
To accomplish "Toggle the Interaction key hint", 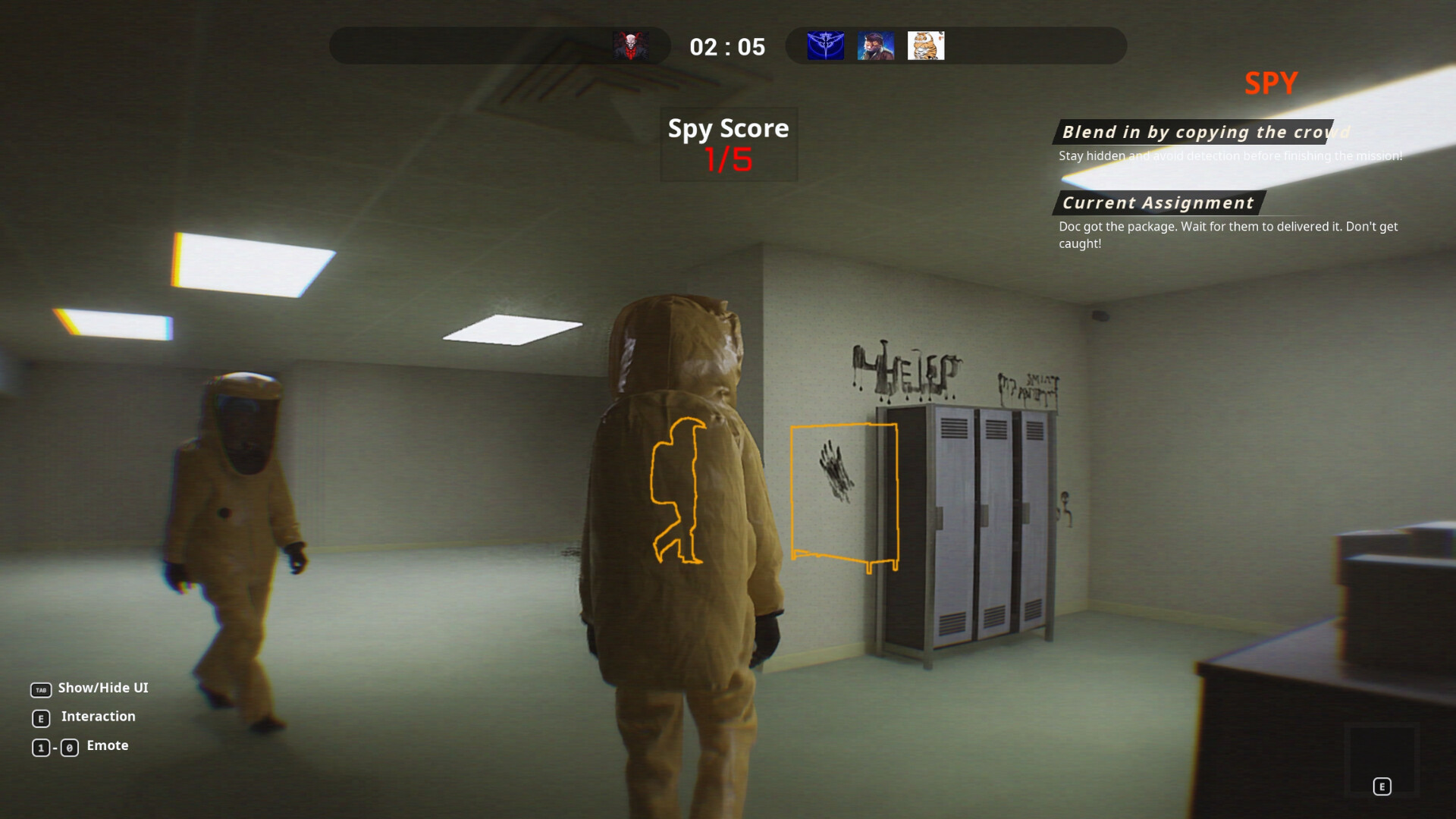I will coord(98,717).
